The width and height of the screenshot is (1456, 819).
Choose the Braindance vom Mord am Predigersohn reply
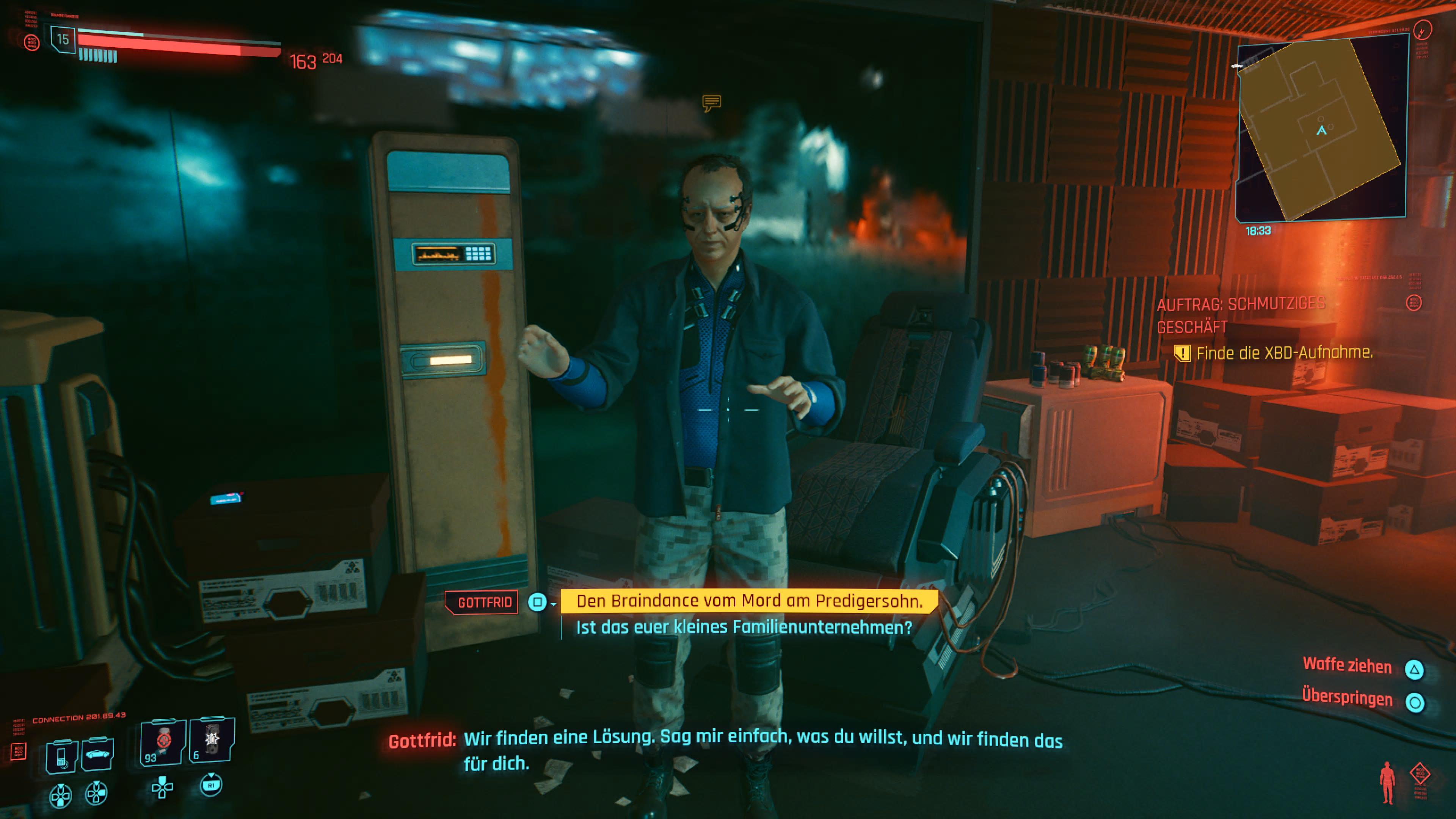749,601
